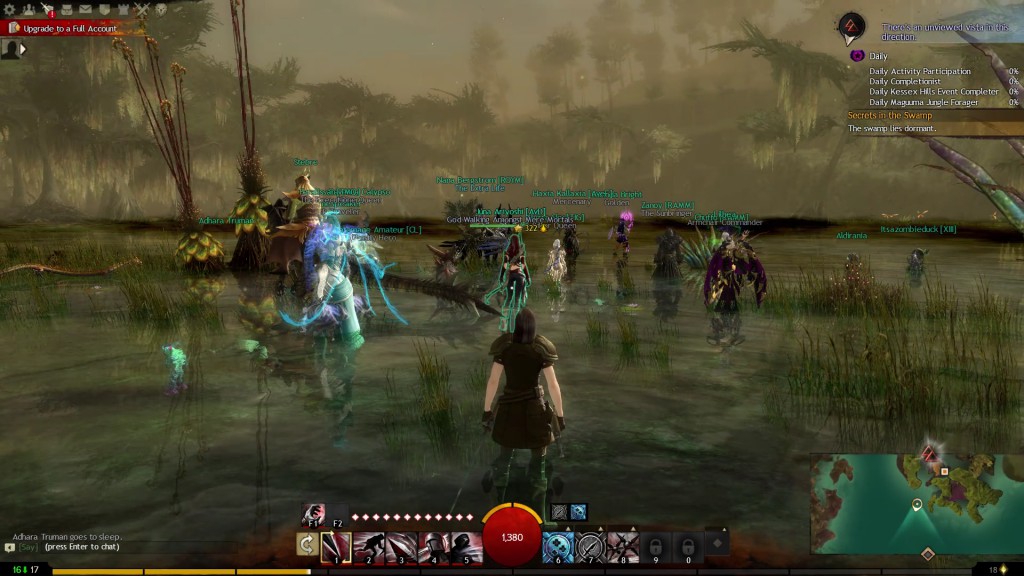Trigger weapon skill 5
Image resolution: width=1024 pixels, height=576 pixels.
[x=464, y=545]
